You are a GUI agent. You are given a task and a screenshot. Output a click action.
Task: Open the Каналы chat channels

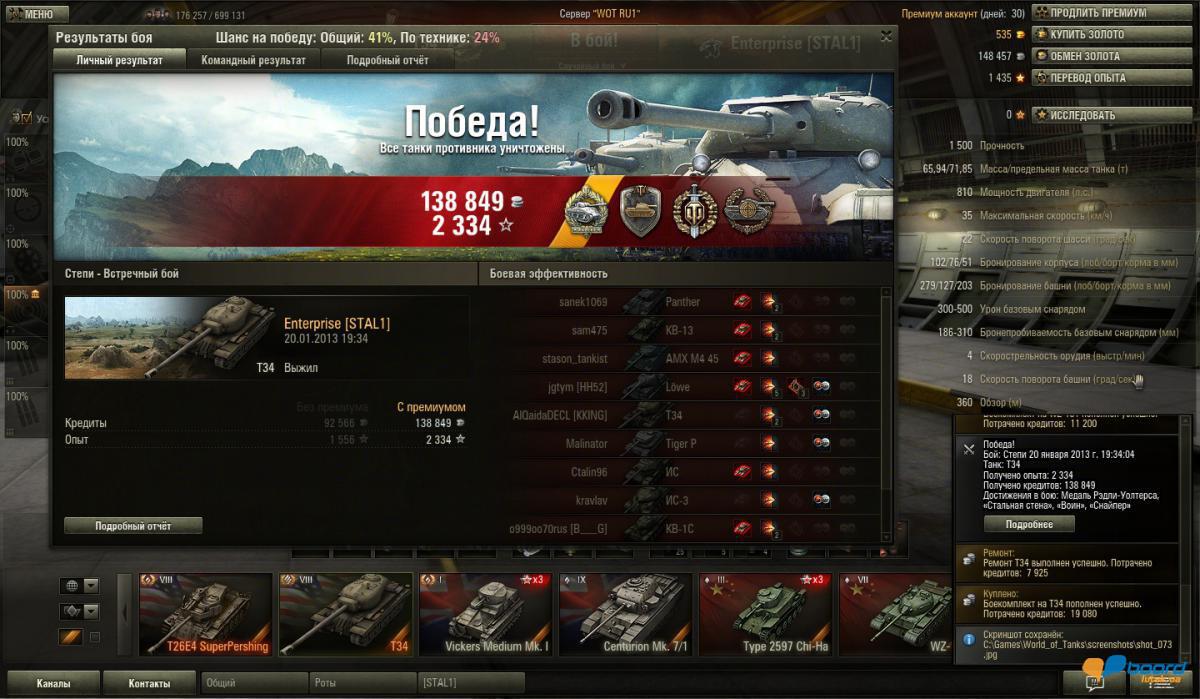(53, 684)
